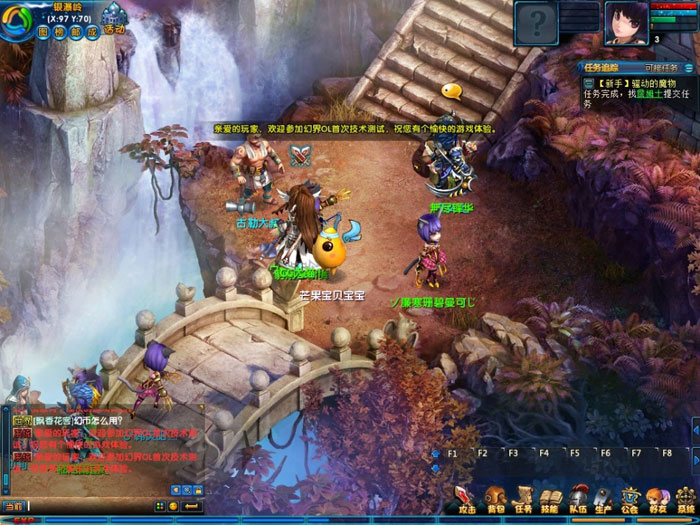Open mail with the 邮 button
Viewport: 700px width, 525px height.
click(76, 31)
